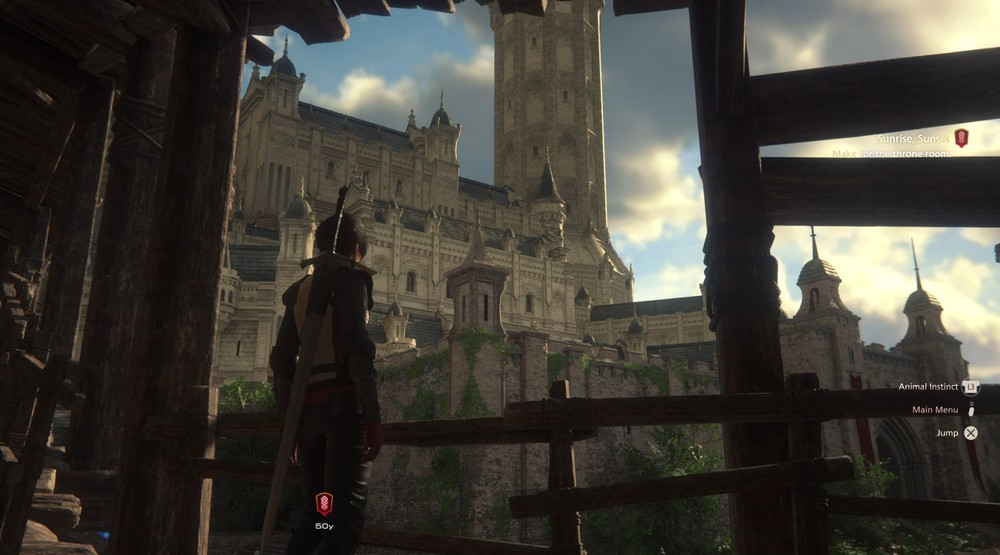Click the red quest waypoint marker showing 50y
Viewport: 1000px width, 555px height.
pos(324,503)
